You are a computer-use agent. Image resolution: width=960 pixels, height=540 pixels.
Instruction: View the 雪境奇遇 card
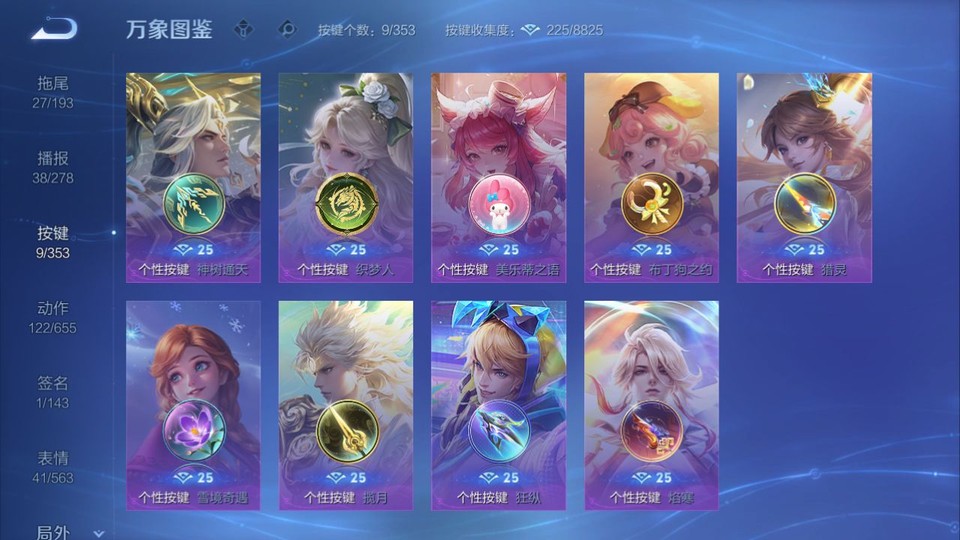[193, 405]
